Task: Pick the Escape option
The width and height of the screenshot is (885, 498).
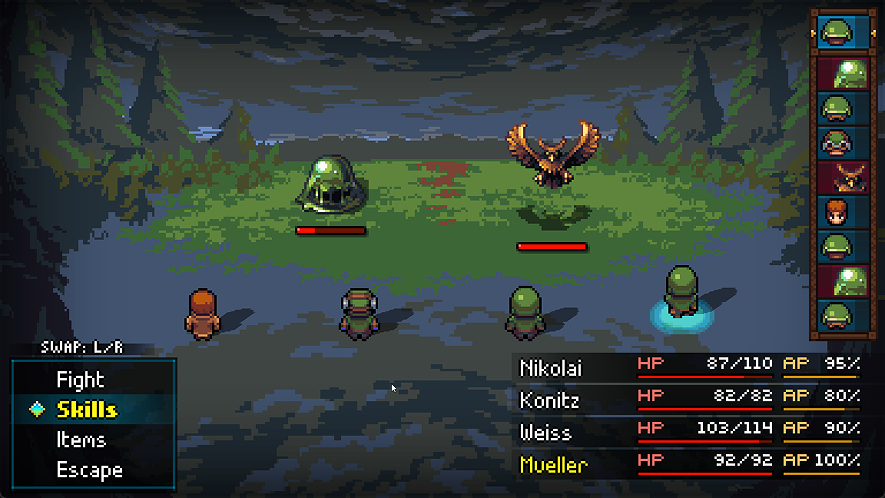Action: tap(89, 470)
